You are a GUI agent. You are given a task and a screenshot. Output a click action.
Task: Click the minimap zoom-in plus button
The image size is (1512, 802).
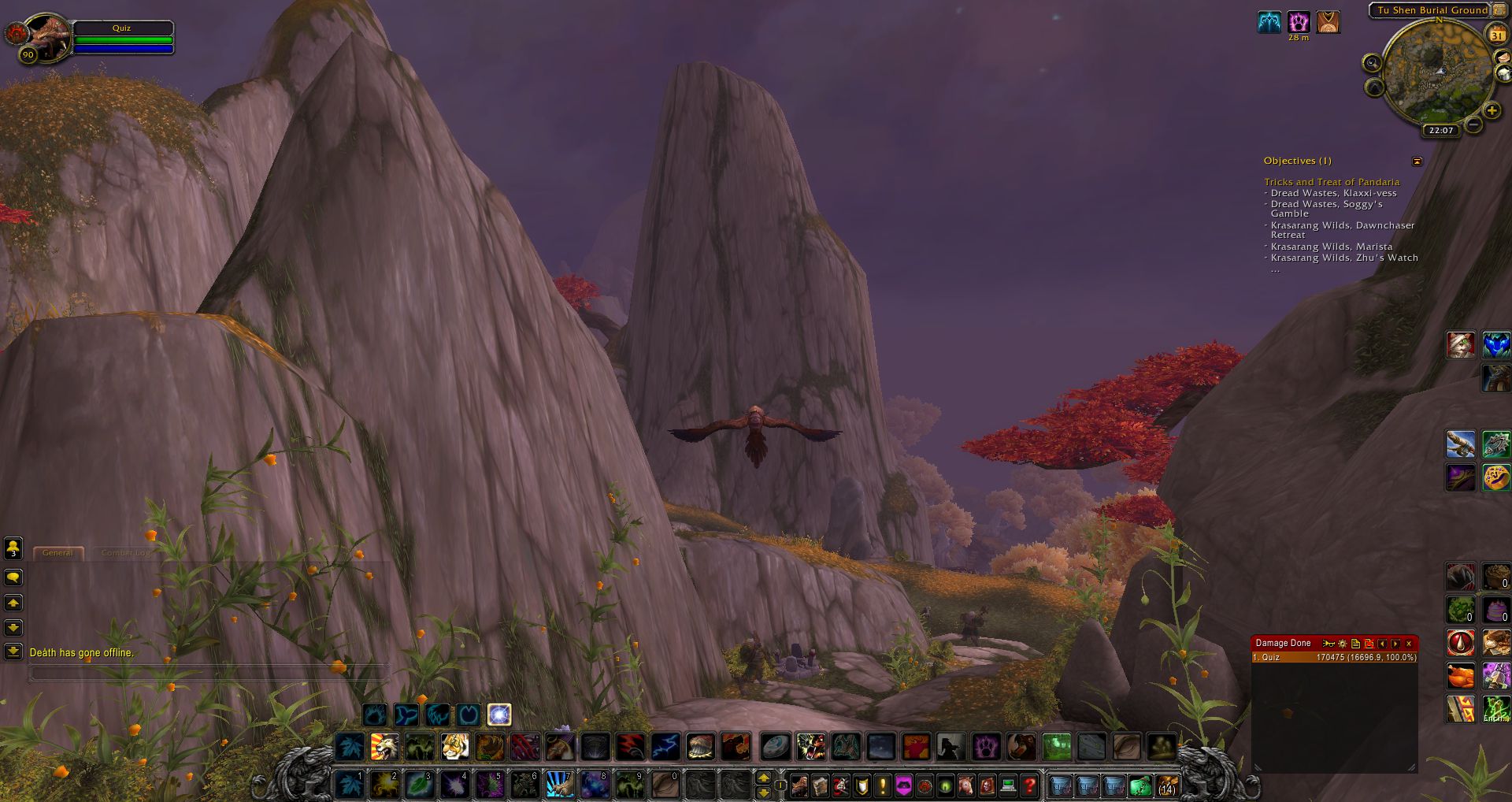1492,111
